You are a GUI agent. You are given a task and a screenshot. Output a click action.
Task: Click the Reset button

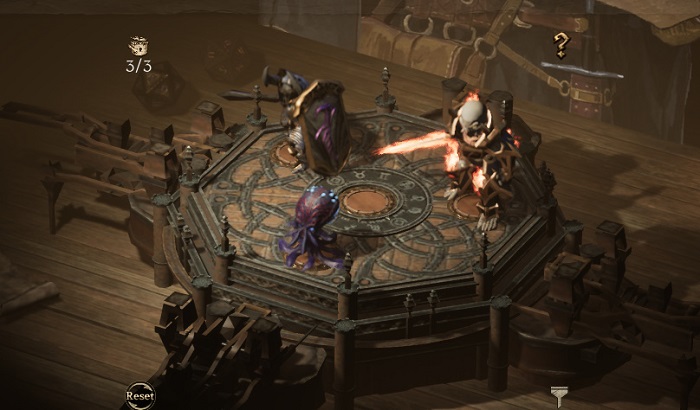pyautogui.click(x=140, y=396)
